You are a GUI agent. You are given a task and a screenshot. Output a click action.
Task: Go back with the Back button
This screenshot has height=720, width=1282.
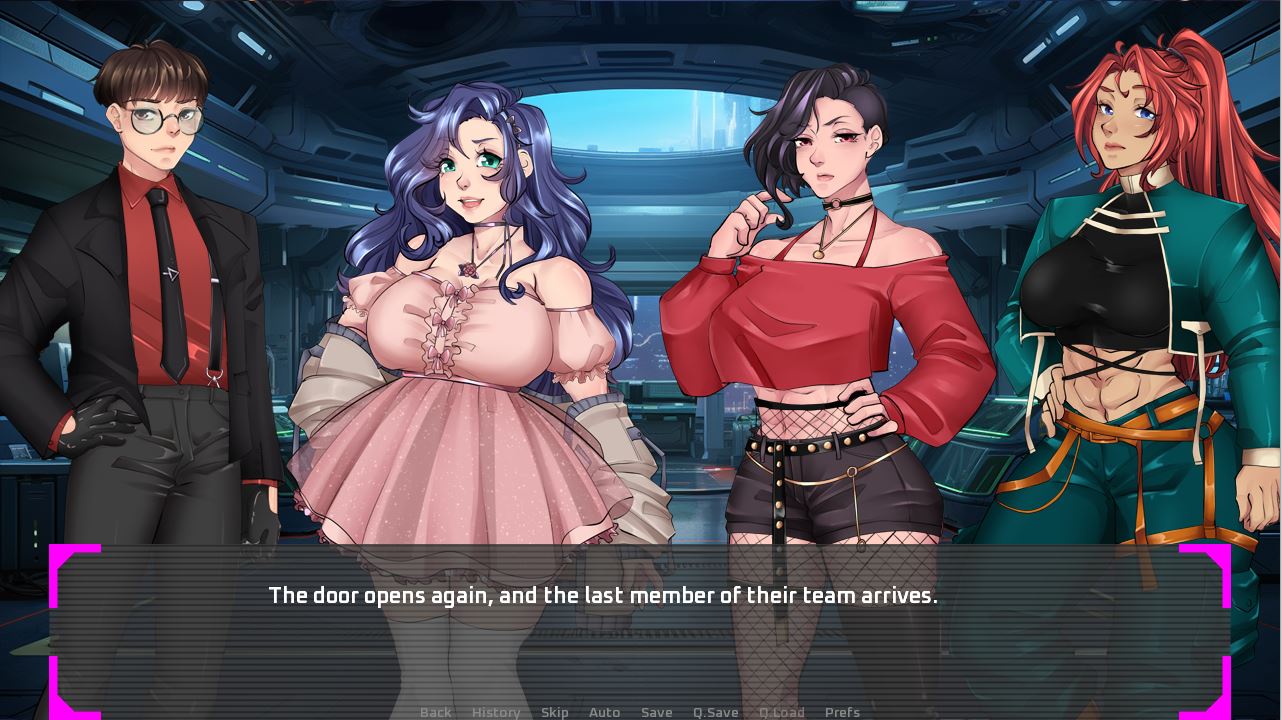point(435,712)
